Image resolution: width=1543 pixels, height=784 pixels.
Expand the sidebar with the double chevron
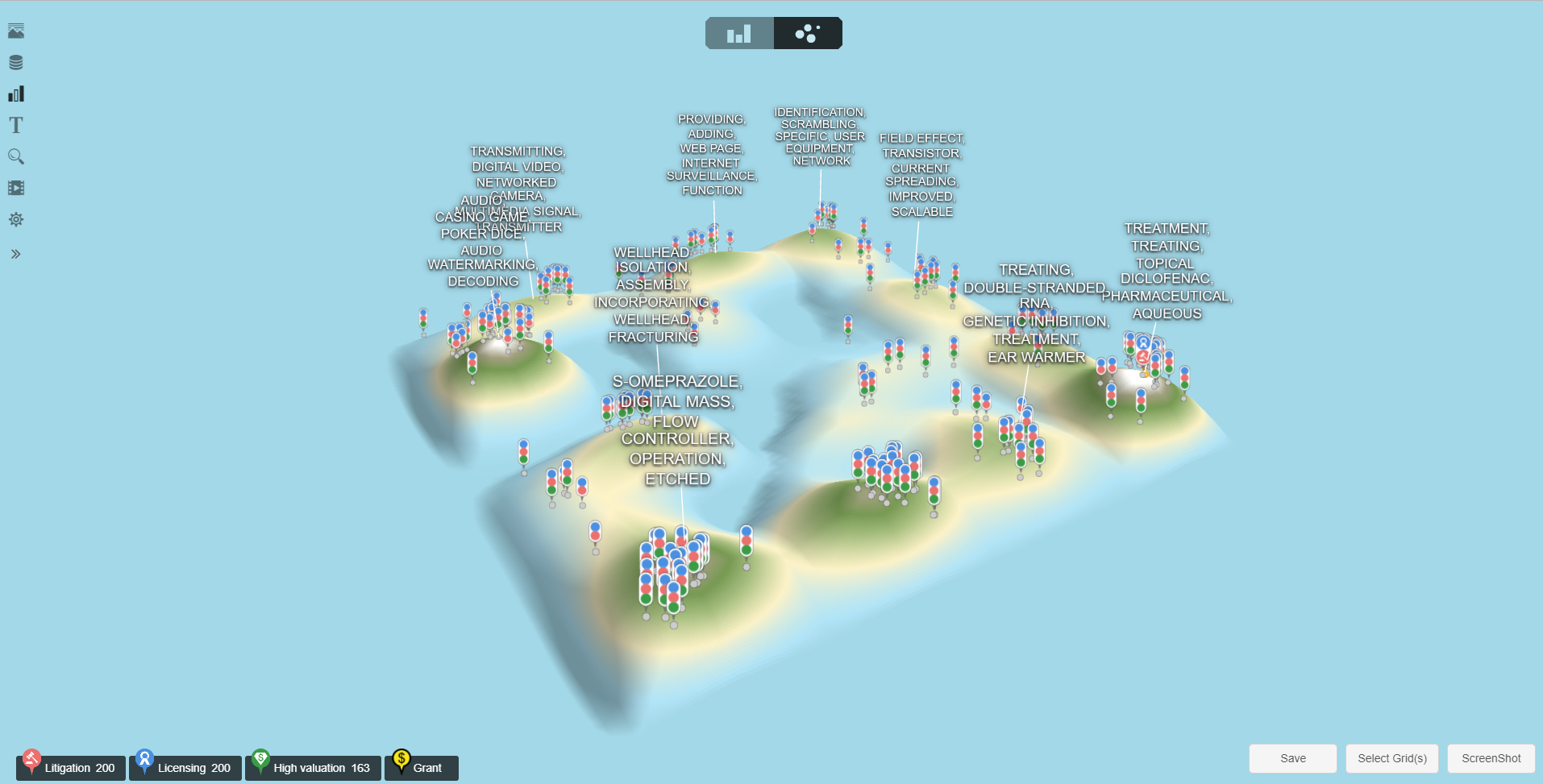click(x=15, y=253)
